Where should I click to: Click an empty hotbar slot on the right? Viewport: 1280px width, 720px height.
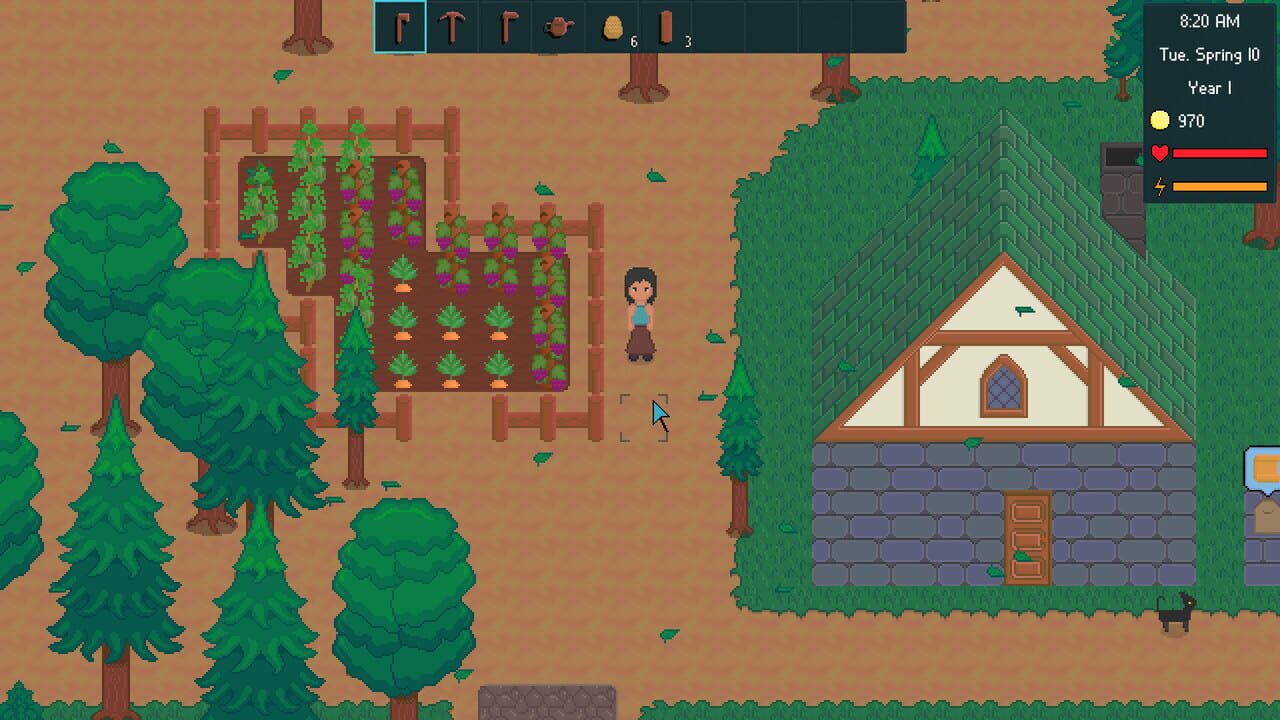pyautogui.click(x=770, y=27)
